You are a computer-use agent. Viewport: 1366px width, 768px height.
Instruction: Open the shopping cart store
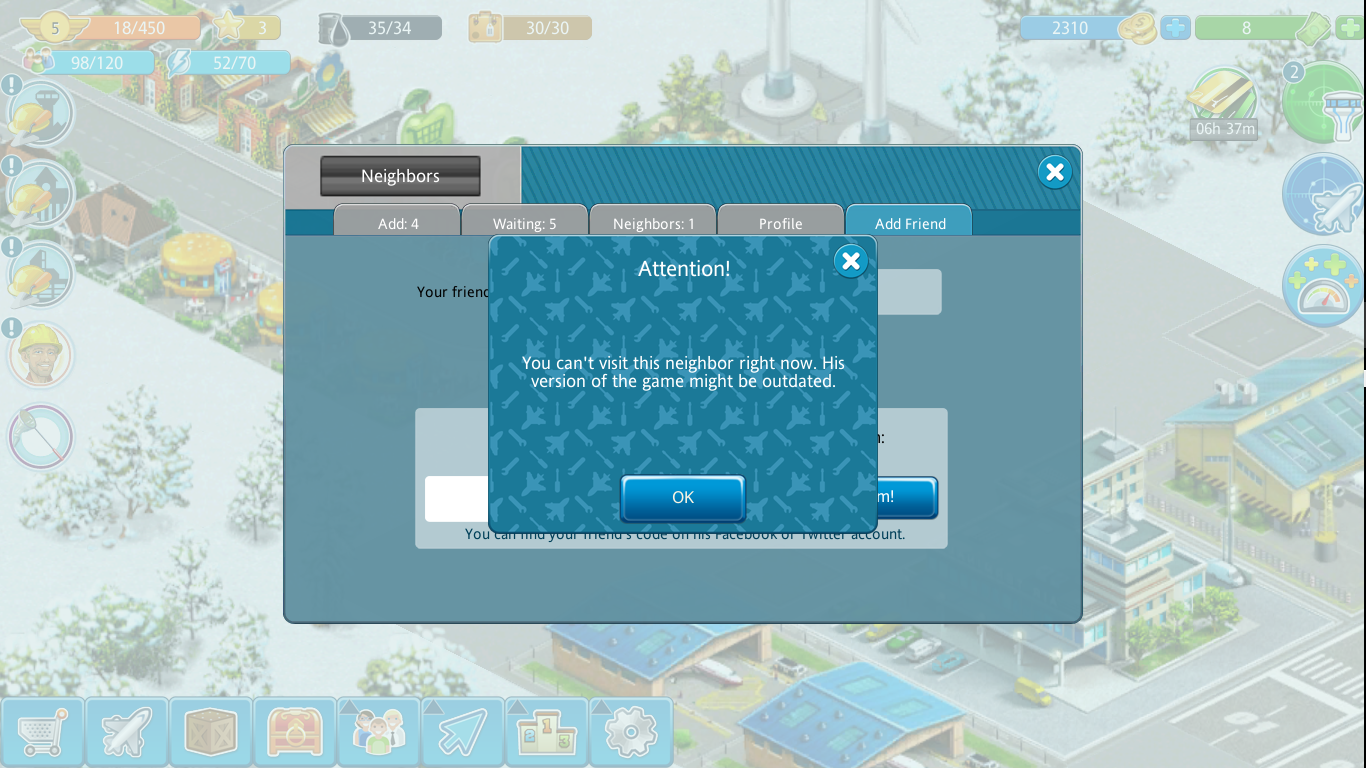click(x=42, y=733)
